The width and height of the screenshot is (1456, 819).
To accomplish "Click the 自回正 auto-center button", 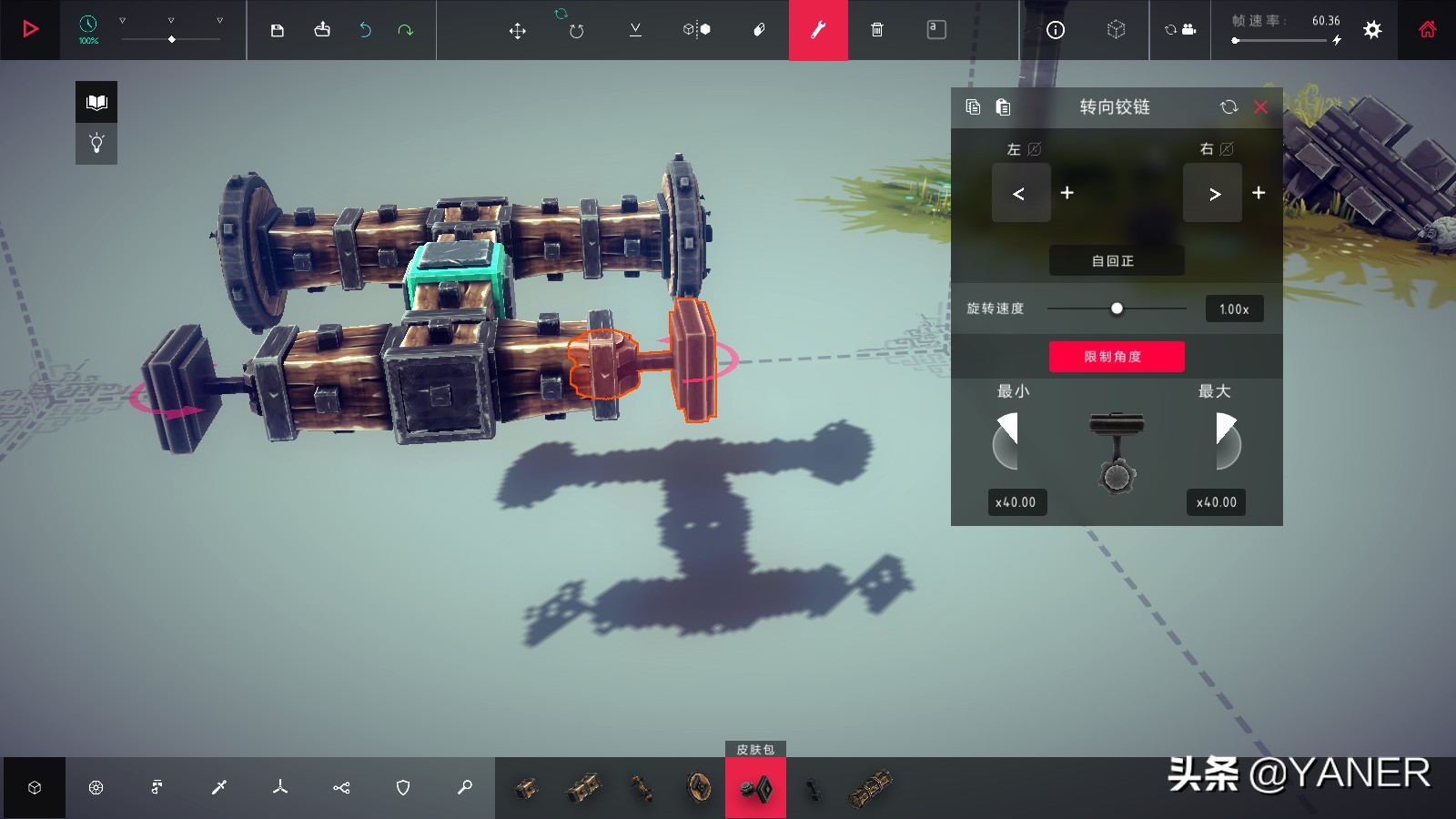I will click(x=1116, y=260).
